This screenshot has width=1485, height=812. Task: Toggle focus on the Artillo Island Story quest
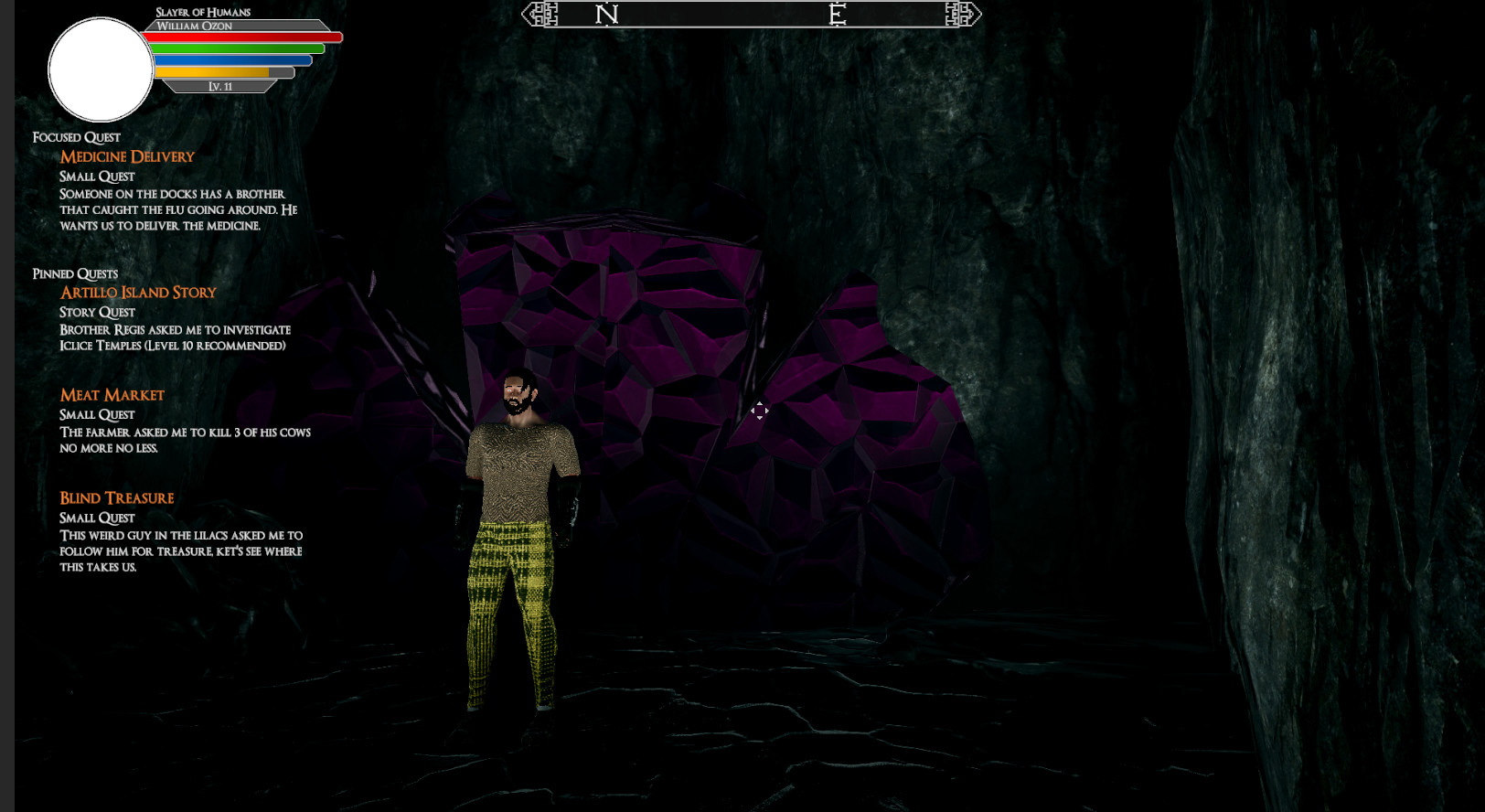click(x=138, y=292)
